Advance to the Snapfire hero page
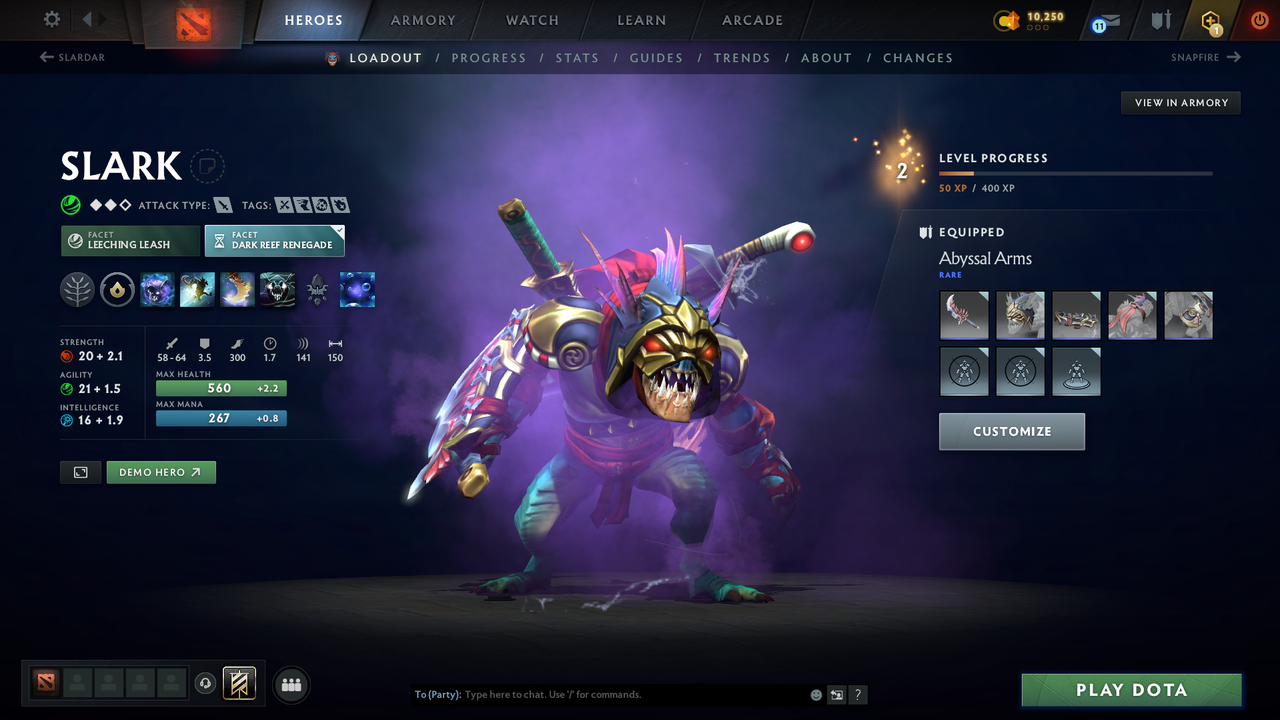 (x=1205, y=57)
